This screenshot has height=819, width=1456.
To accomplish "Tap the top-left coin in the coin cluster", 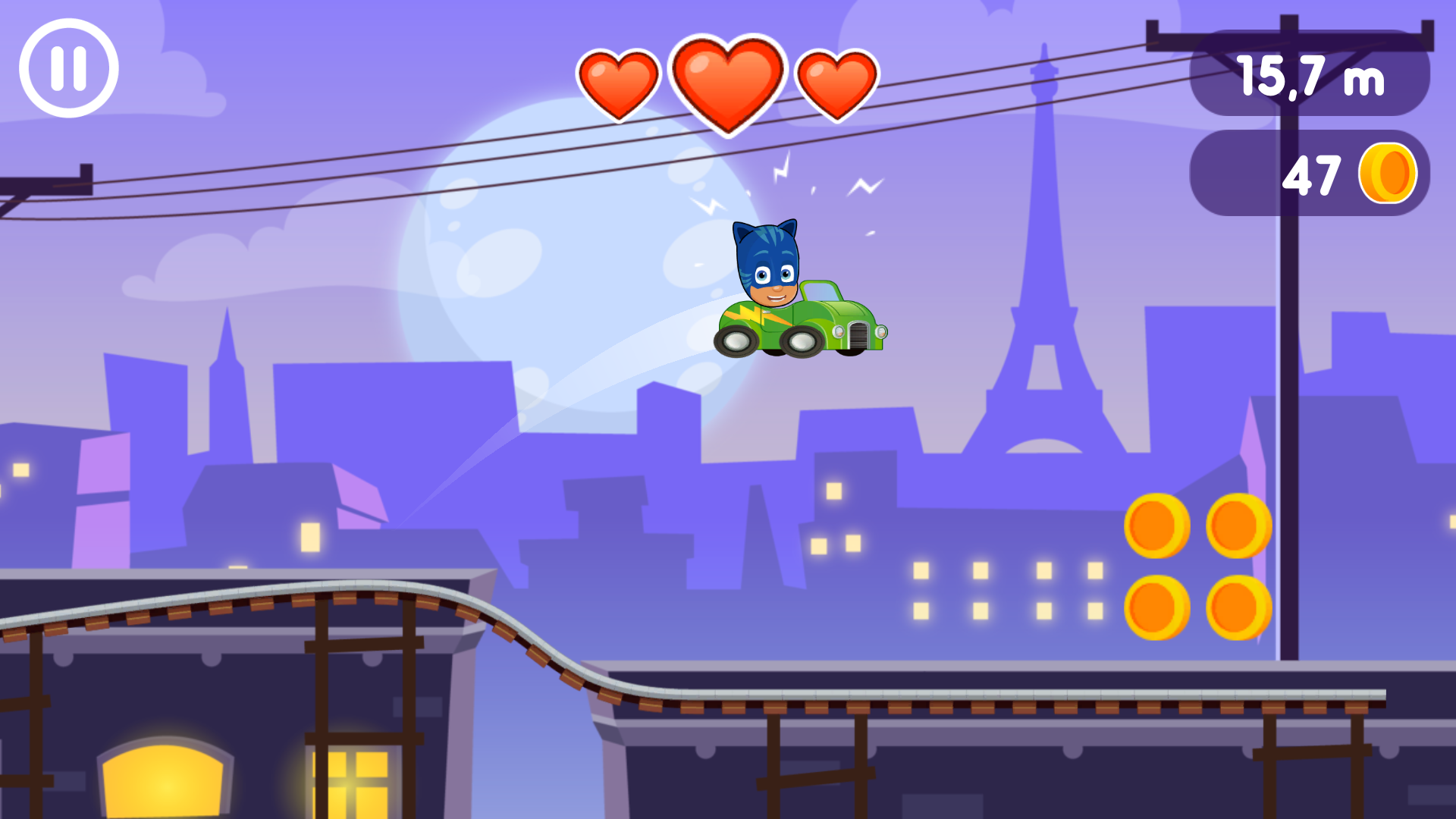I will tap(1157, 525).
